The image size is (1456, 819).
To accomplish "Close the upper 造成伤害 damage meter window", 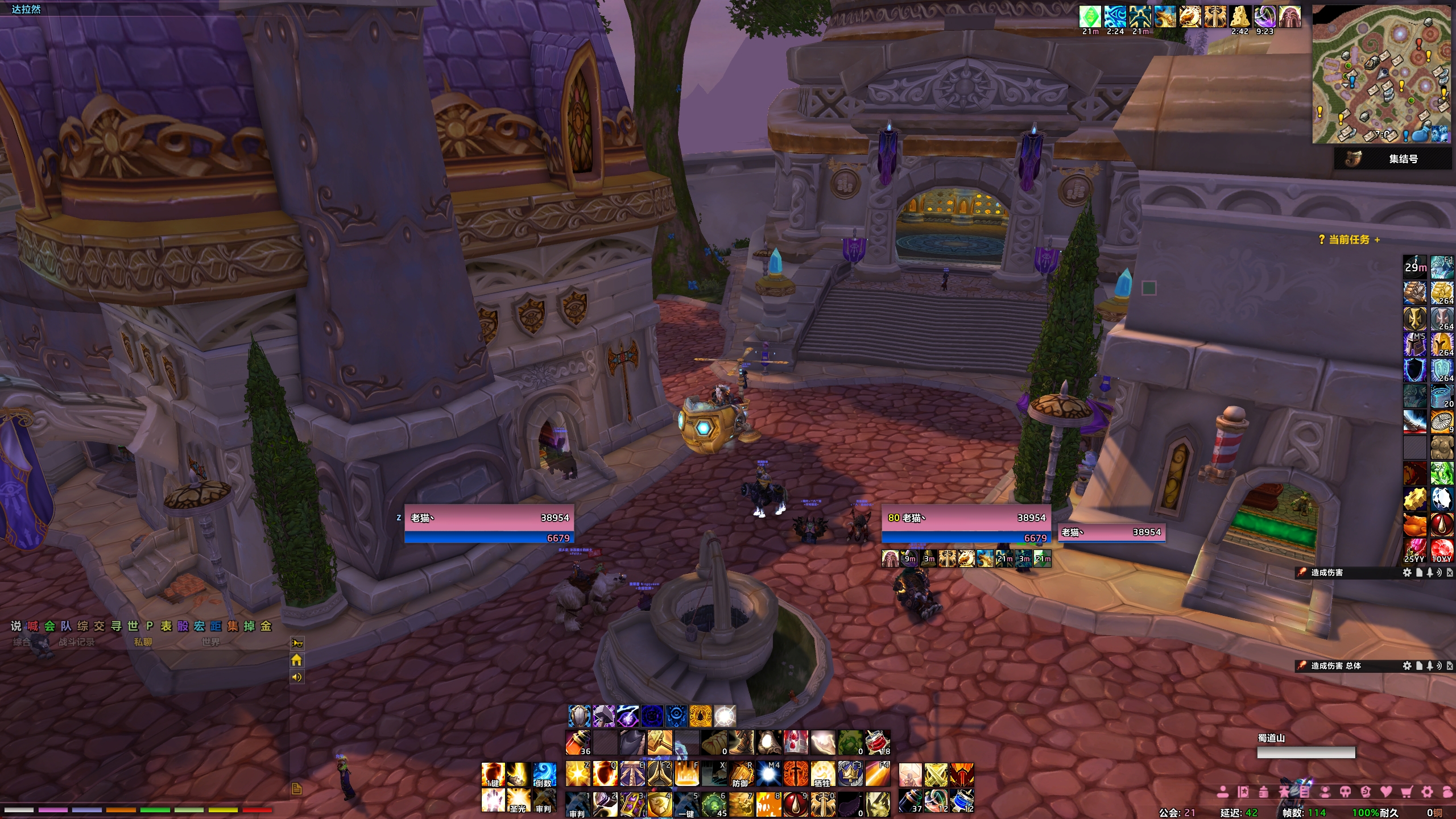I will [x=1450, y=573].
